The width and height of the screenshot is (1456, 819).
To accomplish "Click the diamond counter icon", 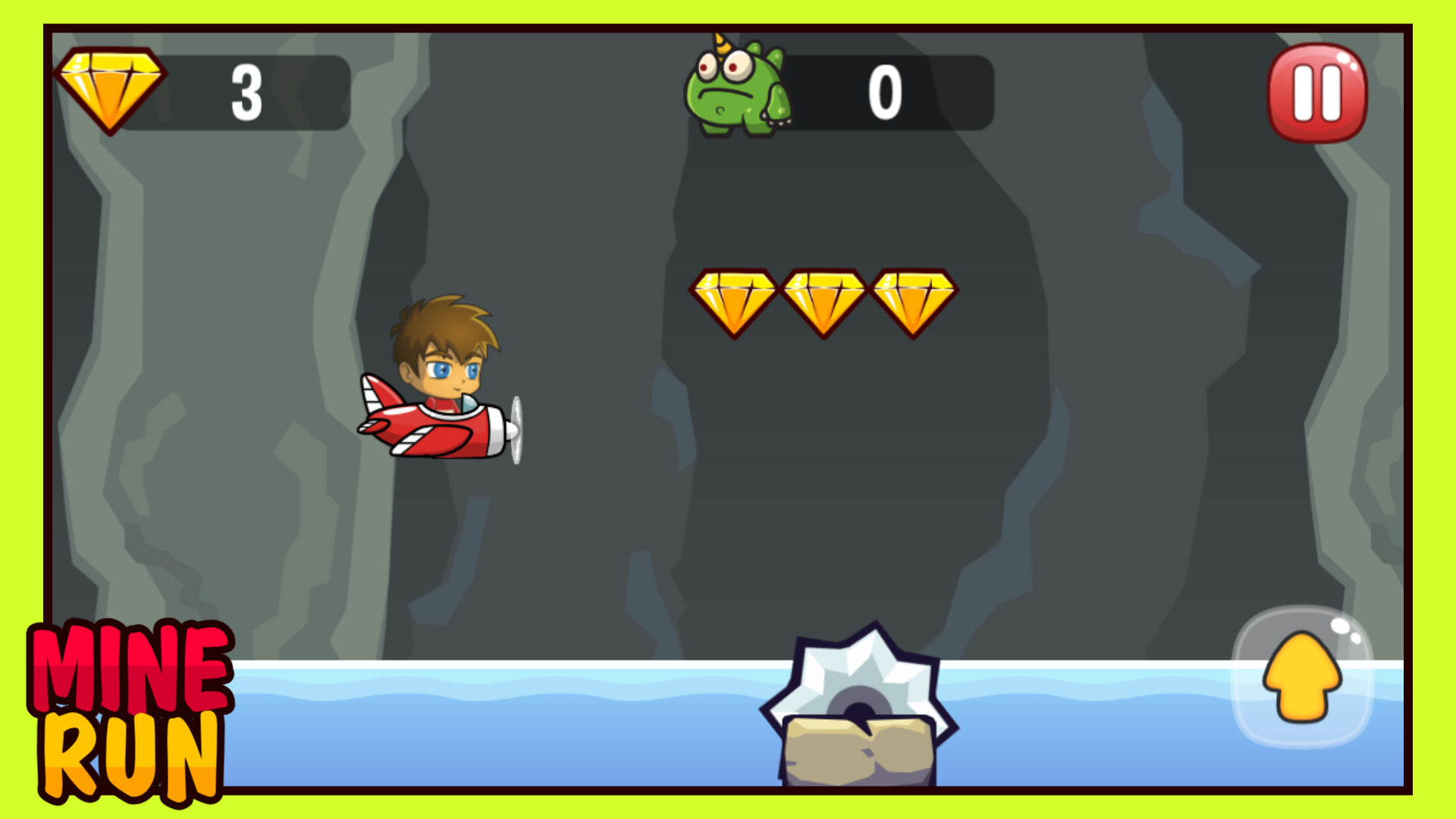I will 111,89.
